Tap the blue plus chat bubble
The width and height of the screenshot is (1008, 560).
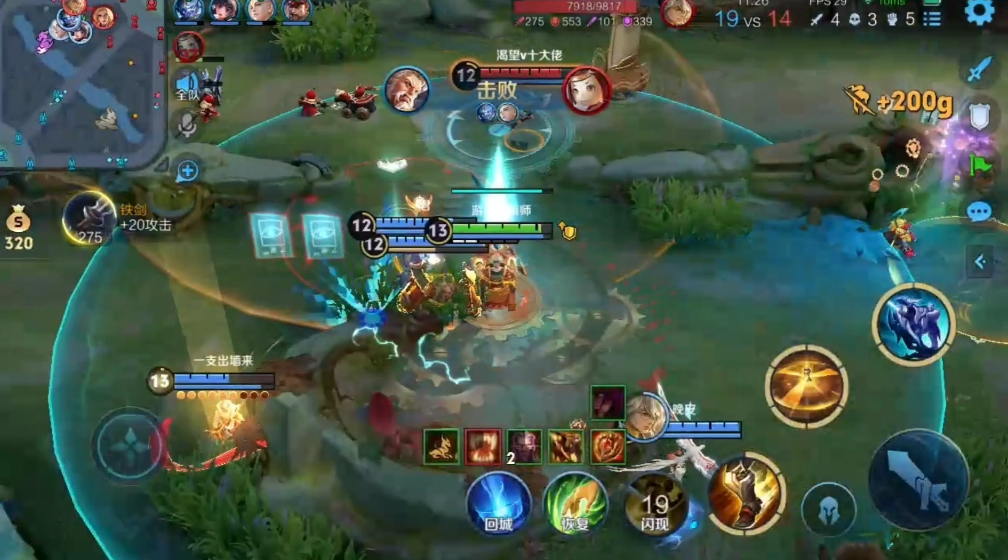187,170
